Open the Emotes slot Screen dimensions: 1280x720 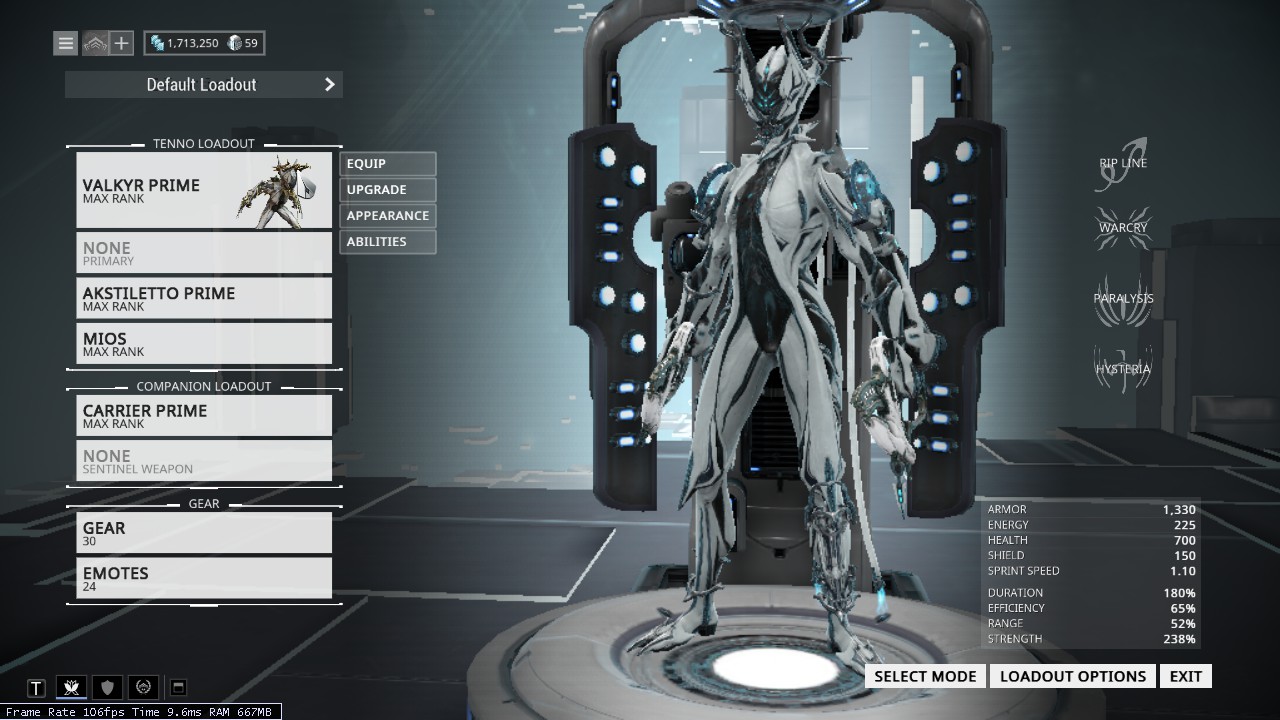[203, 578]
